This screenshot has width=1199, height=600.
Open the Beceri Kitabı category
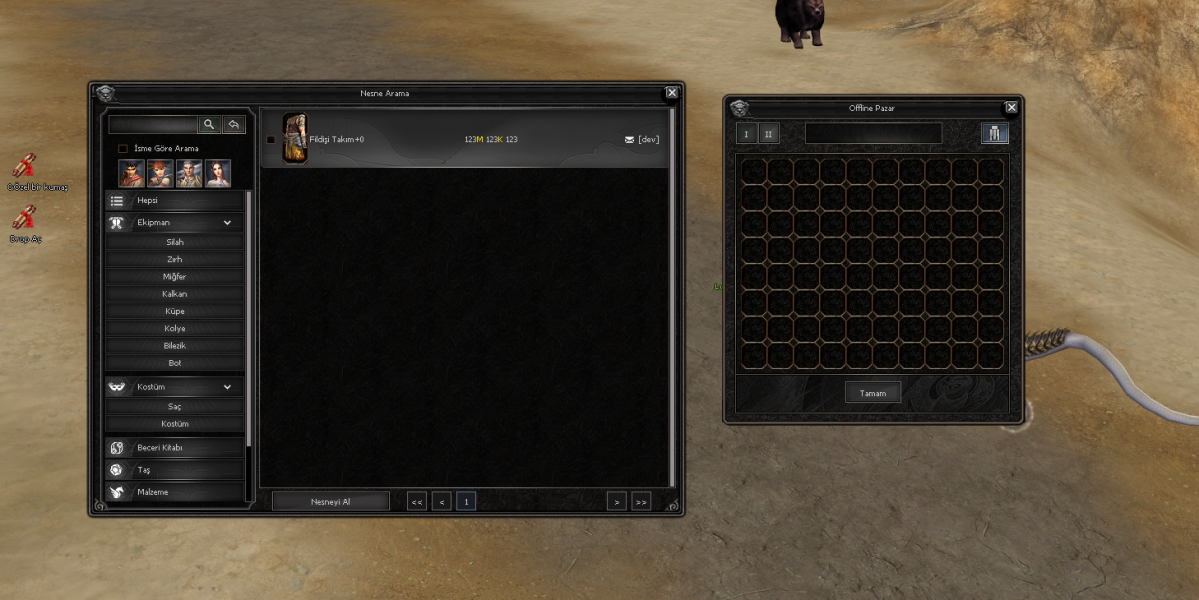coord(174,448)
